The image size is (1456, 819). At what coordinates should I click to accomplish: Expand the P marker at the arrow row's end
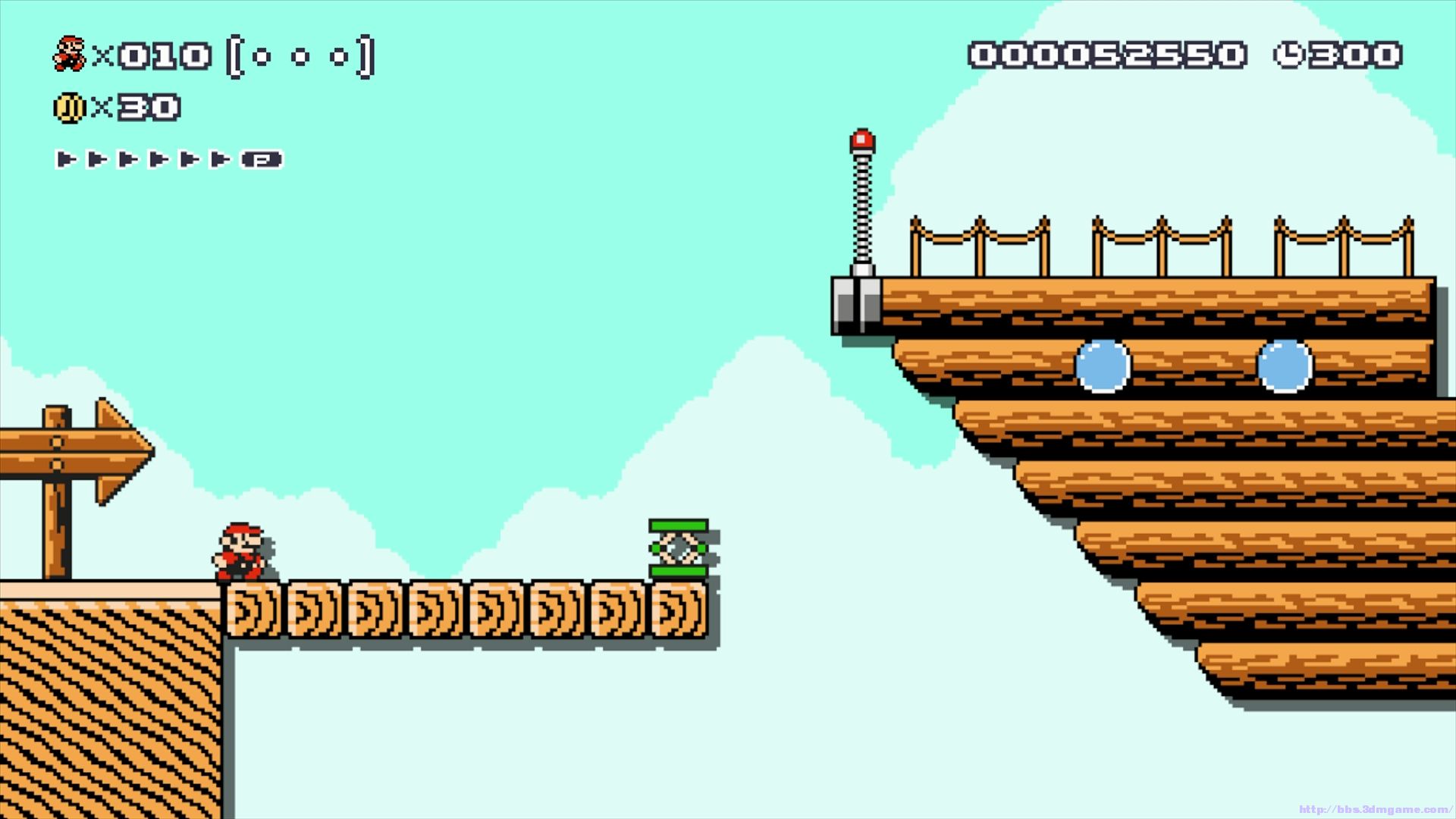click(263, 159)
